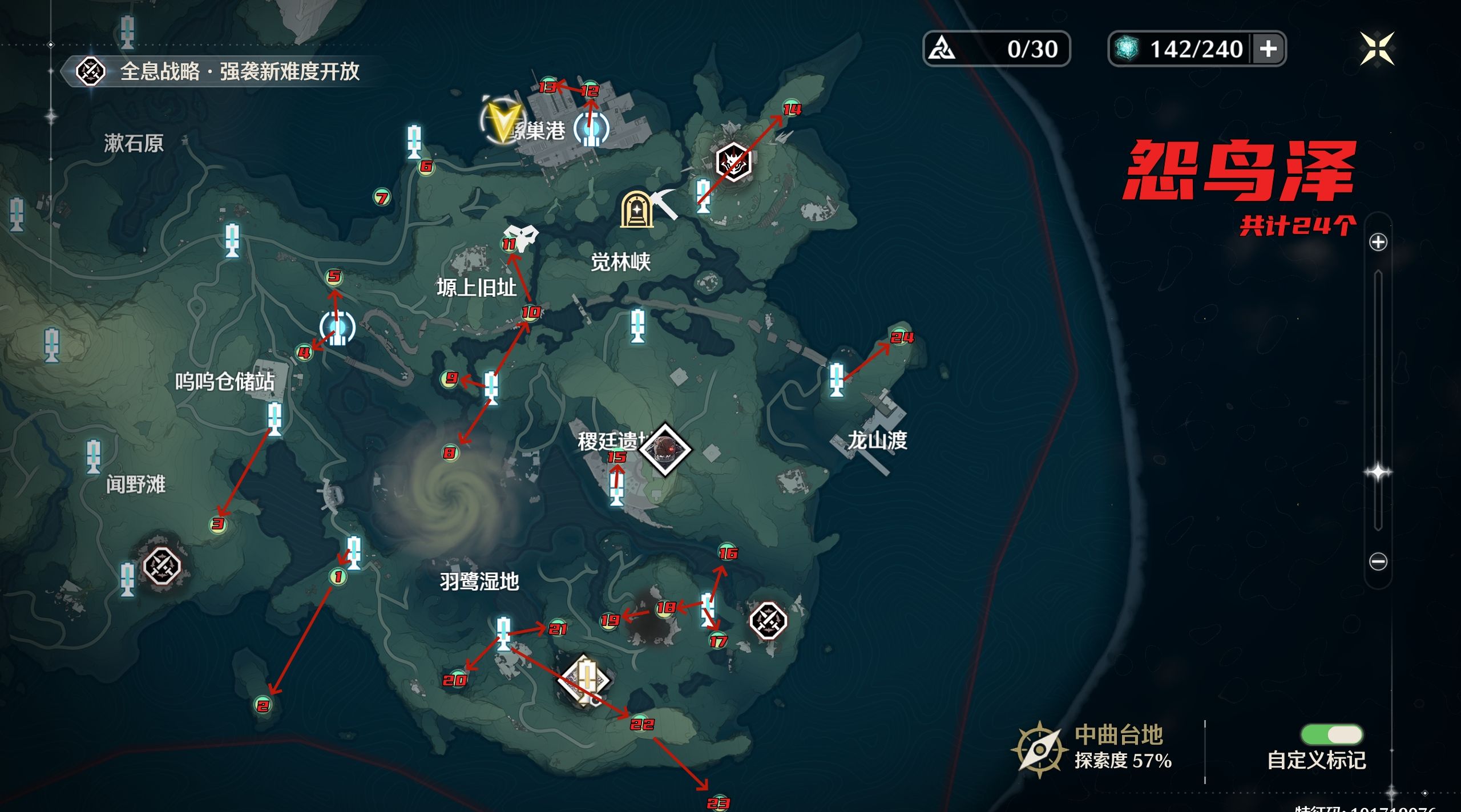Zoom in the map with plus button
Viewport: 1461px width, 812px height.
pos(1378,242)
